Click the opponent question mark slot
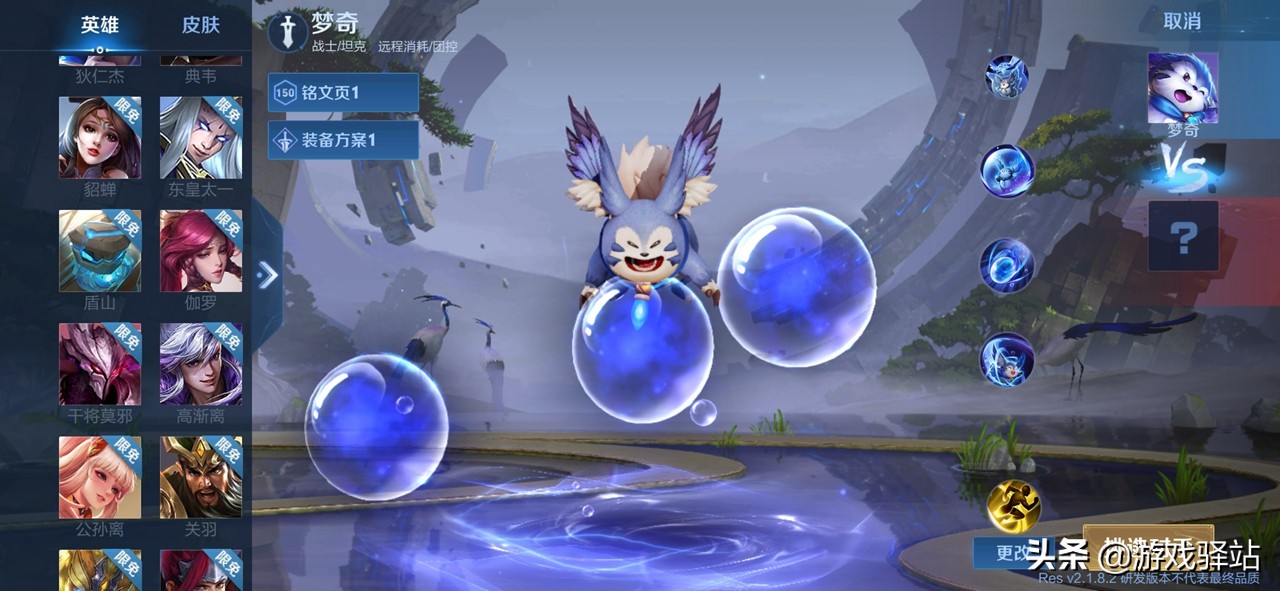1280x591 pixels. pos(1183,236)
